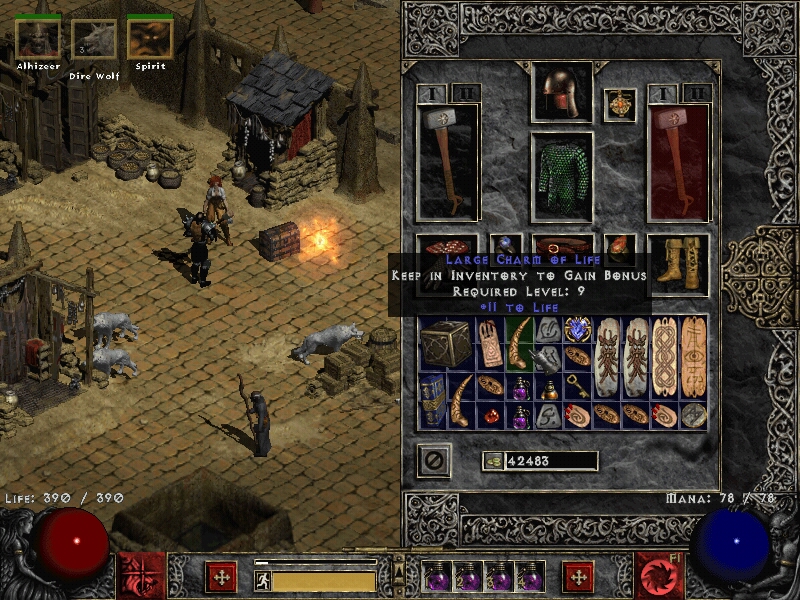This screenshot has width=800, height=600.
Task: Use the first belt potion
Action: coord(437,577)
